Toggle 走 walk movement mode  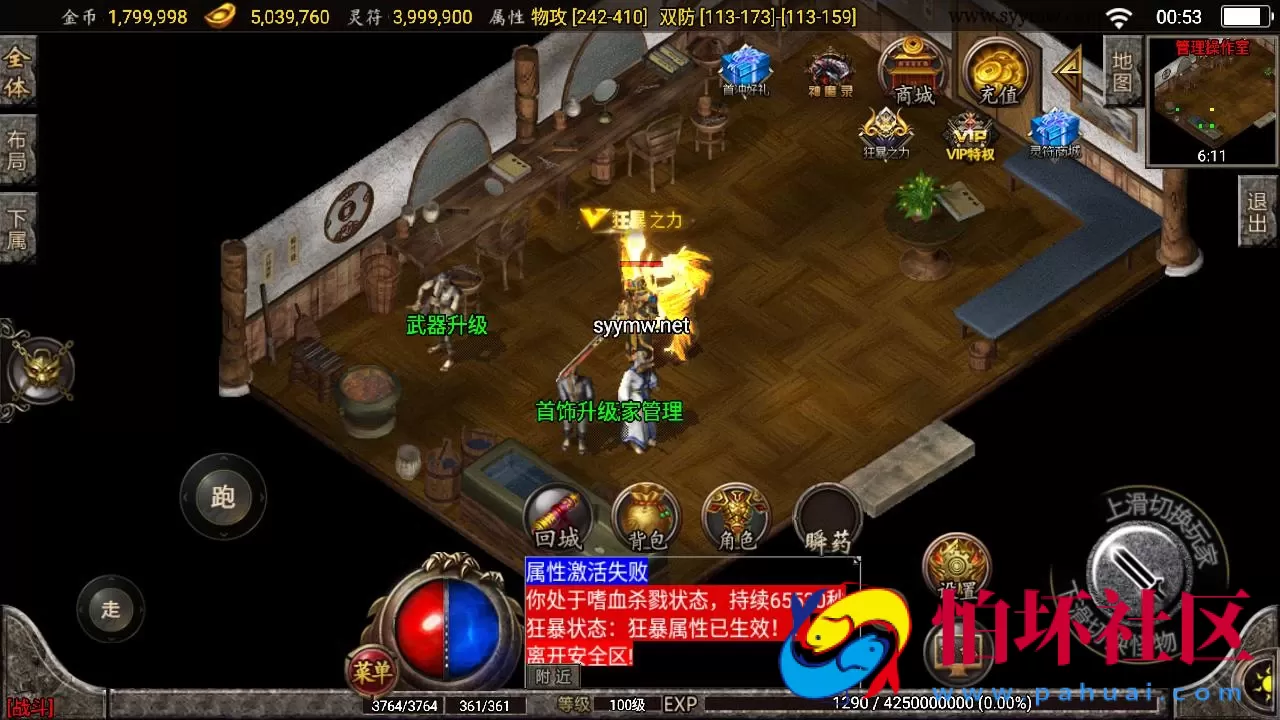110,610
